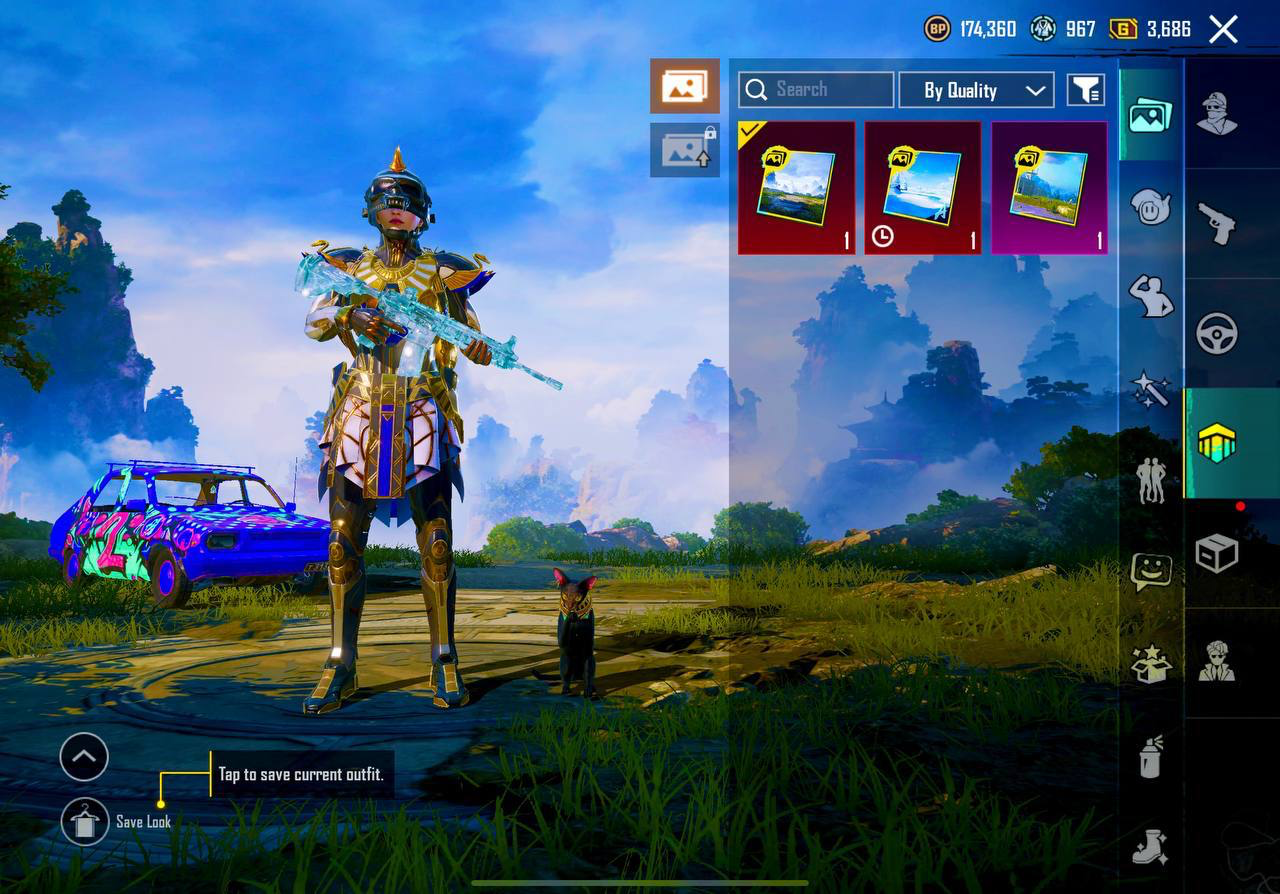Switch to the magic wand effects category

1151,389
